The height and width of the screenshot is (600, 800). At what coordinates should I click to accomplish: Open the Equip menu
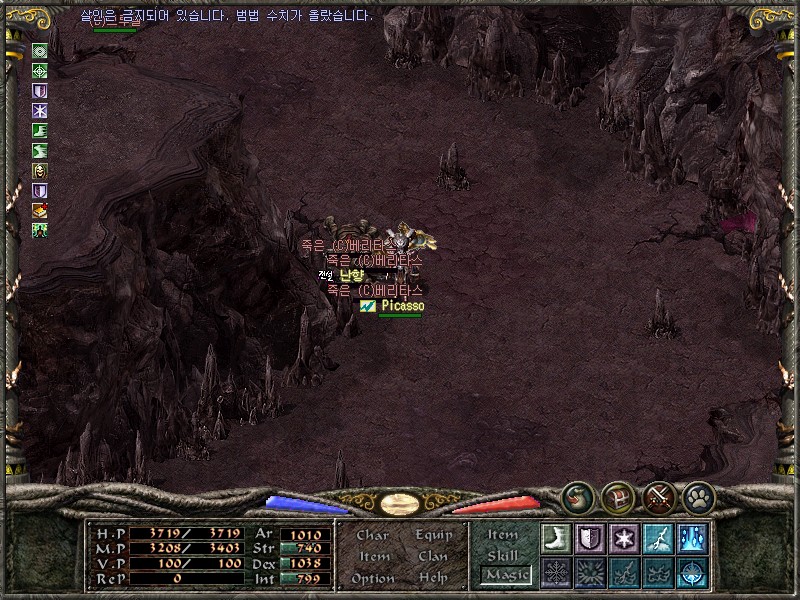434,535
